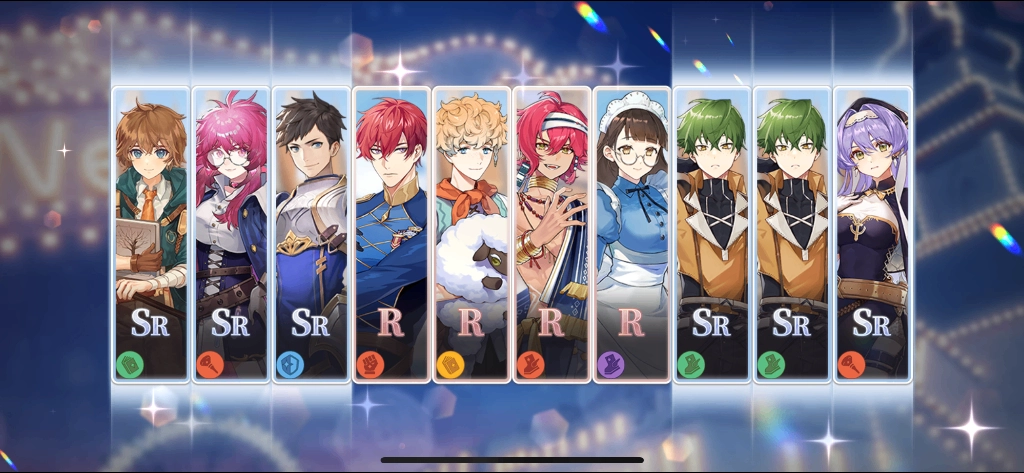
Task: Choose the purple-haired woman SR card
Action: pos(872,235)
